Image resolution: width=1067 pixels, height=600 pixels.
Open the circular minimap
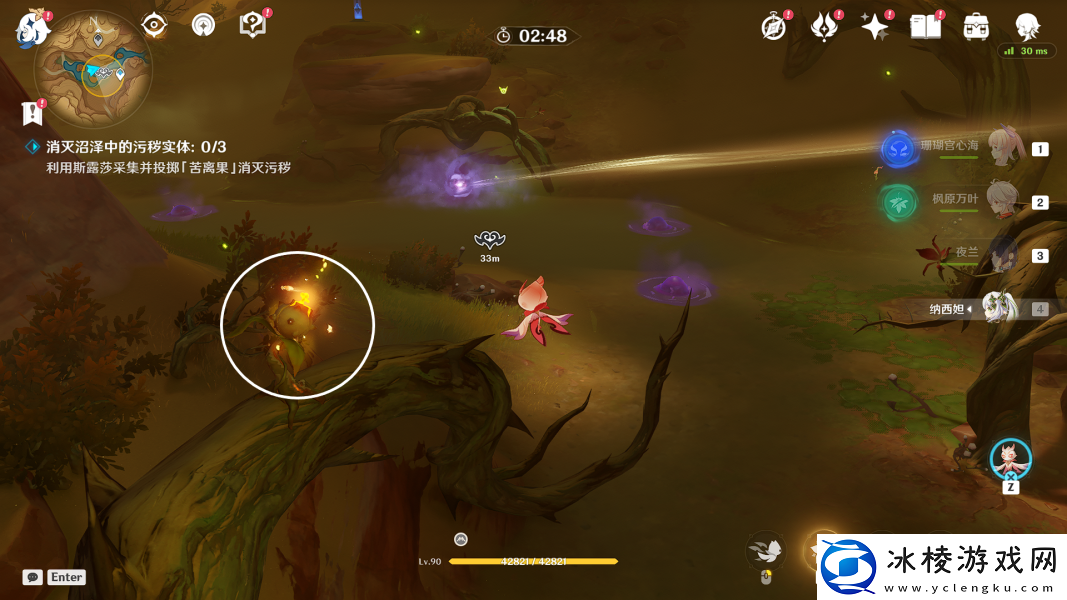pos(92,68)
